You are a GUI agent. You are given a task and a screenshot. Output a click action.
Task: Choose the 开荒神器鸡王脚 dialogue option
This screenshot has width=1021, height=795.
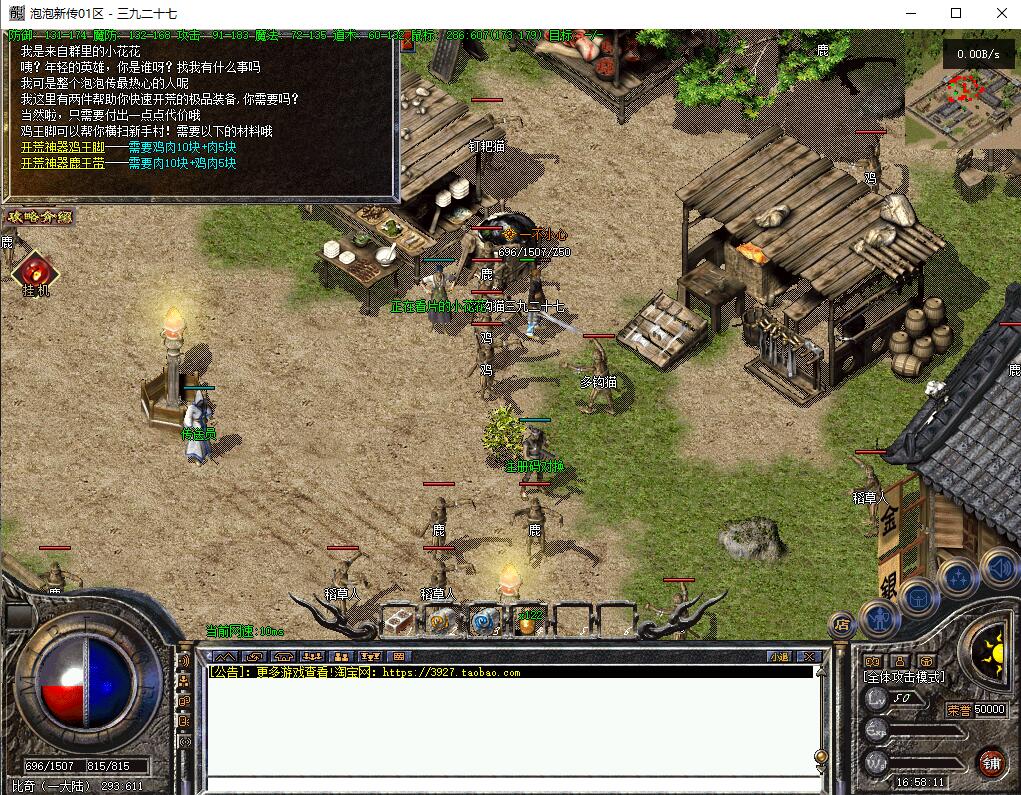coord(62,147)
